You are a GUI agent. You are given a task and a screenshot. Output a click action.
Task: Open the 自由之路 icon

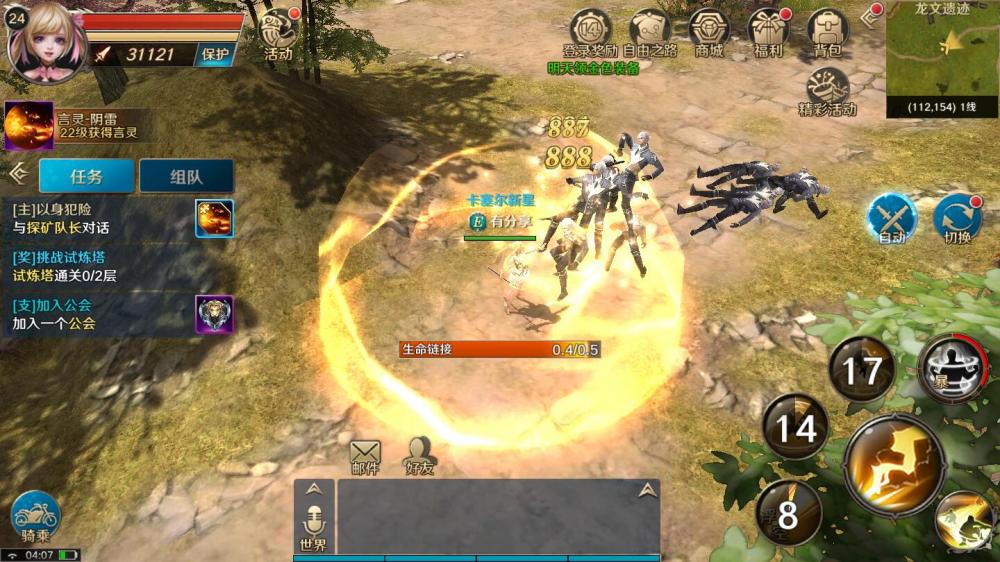(650, 31)
